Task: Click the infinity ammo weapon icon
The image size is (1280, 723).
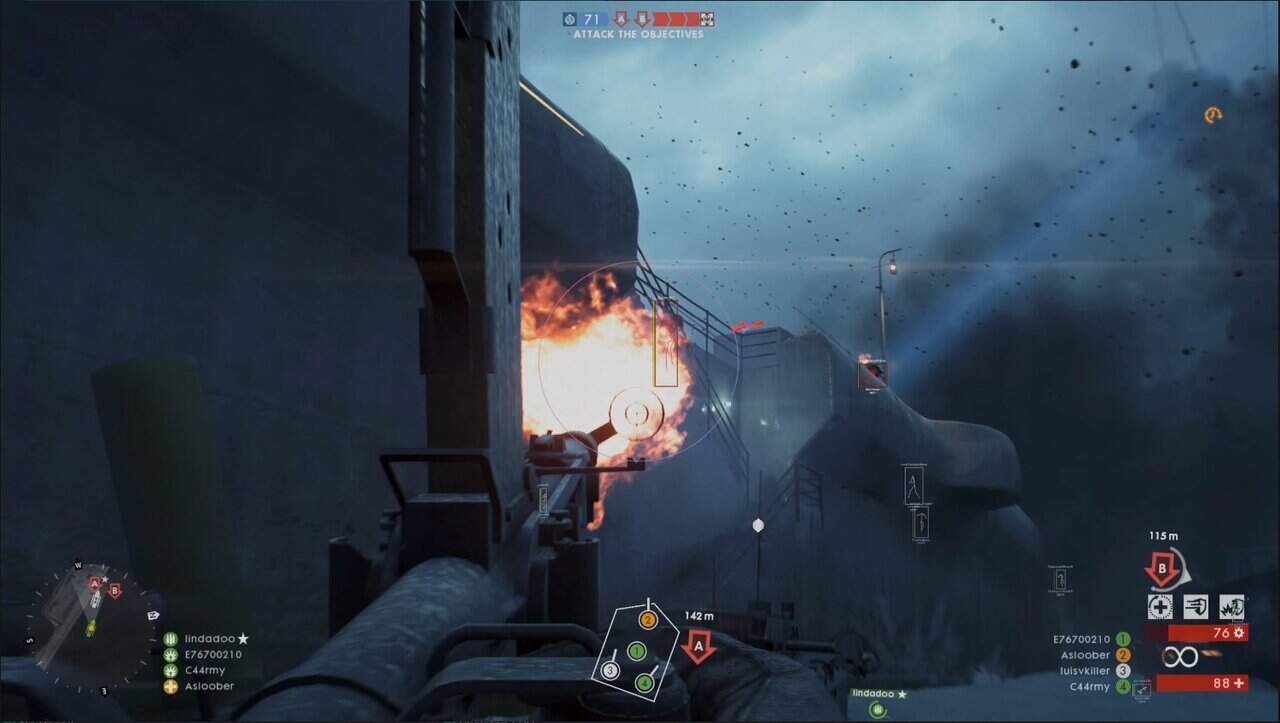Action: coord(1180,657)
